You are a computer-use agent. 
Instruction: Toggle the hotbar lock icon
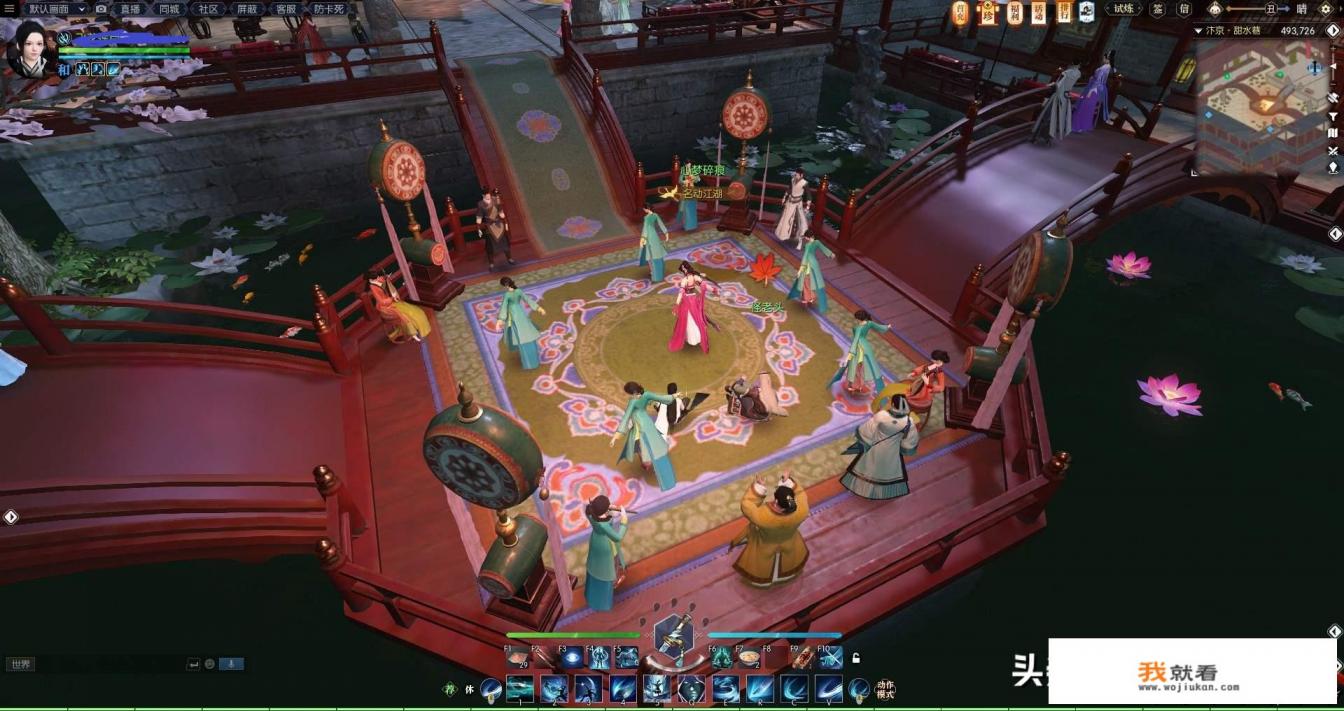[856, 658]
